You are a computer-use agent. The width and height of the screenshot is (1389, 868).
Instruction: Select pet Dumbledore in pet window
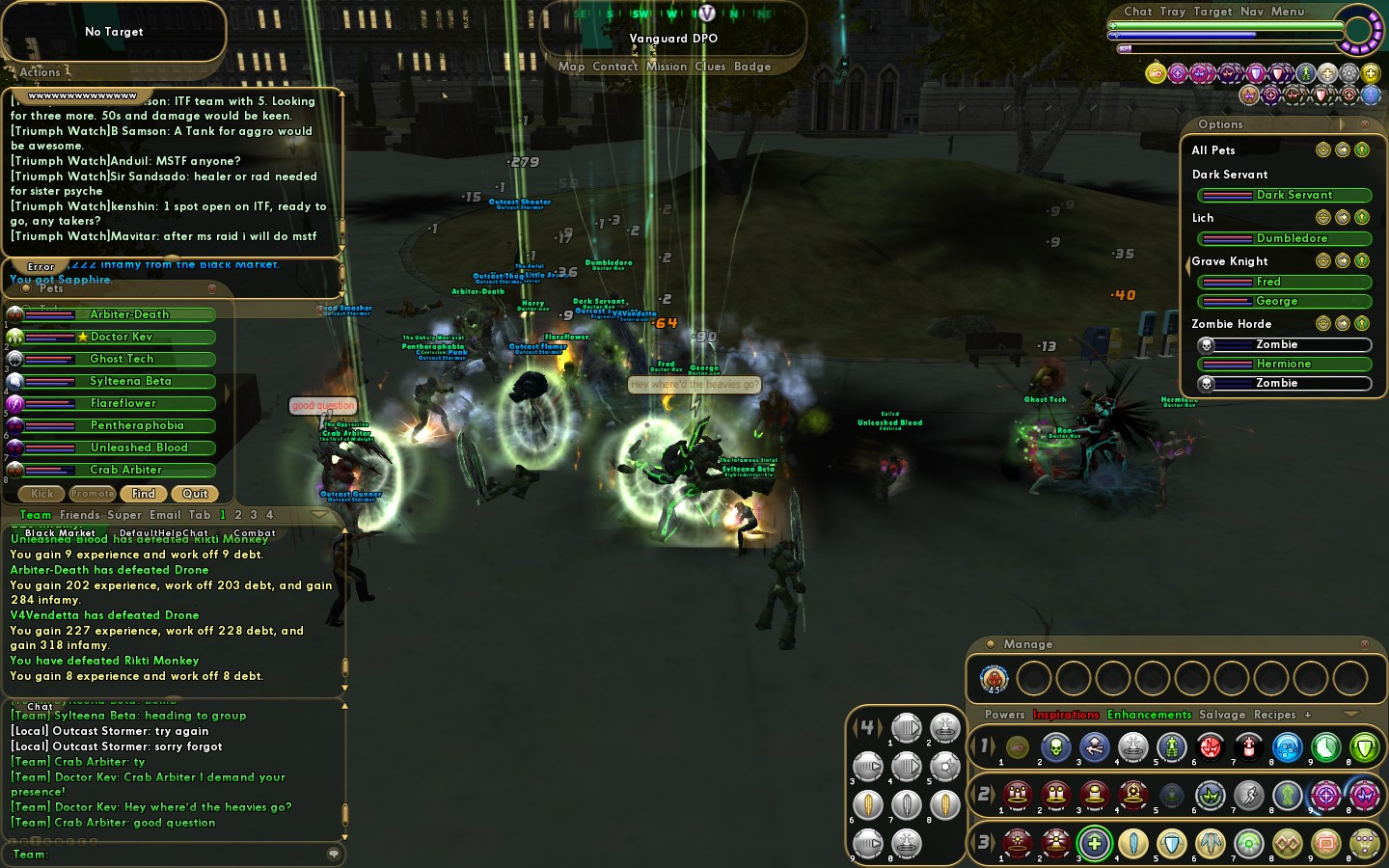[1284, 238]
